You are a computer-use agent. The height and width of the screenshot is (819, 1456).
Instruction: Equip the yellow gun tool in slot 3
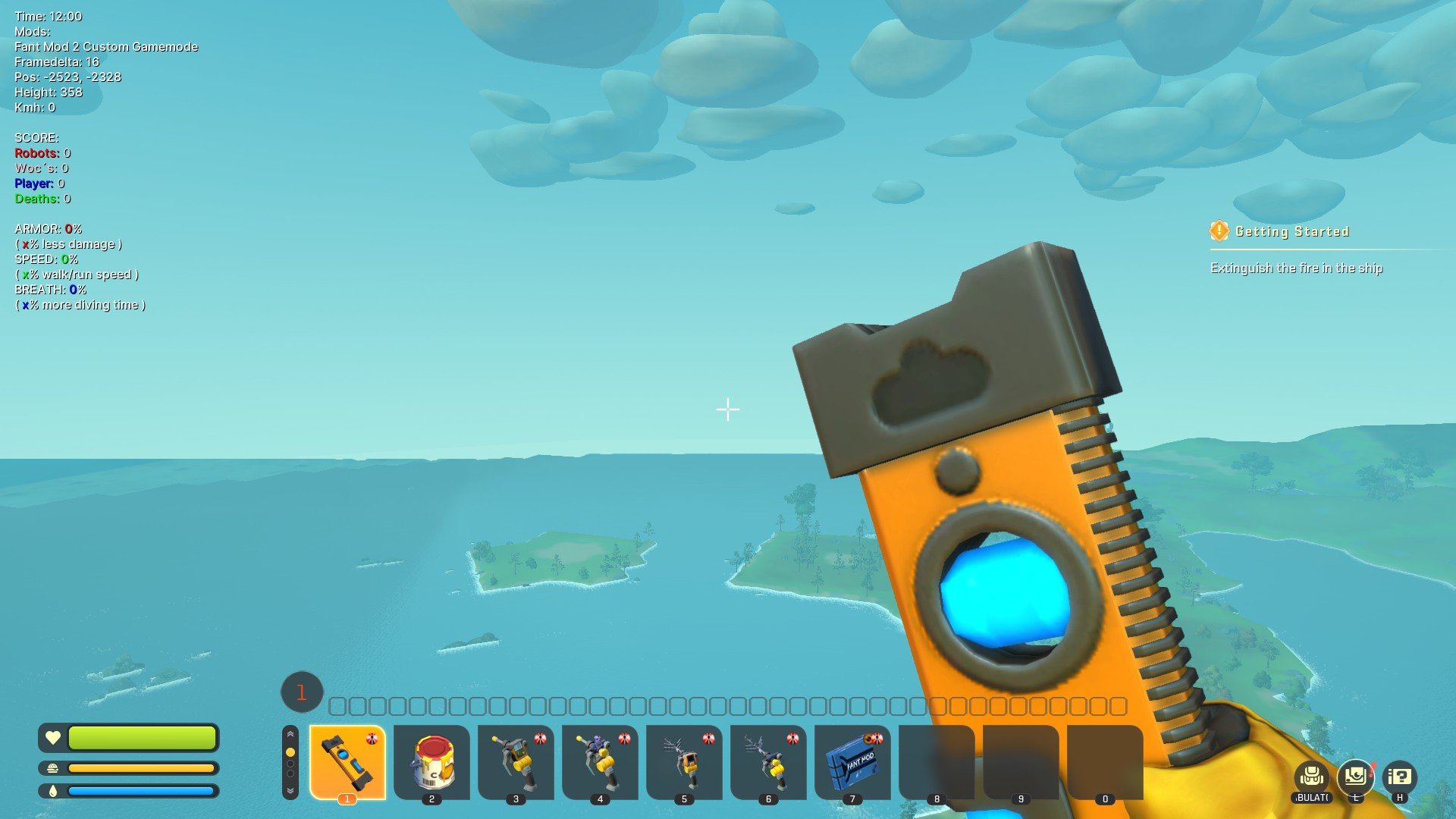[x=516, y=761]
